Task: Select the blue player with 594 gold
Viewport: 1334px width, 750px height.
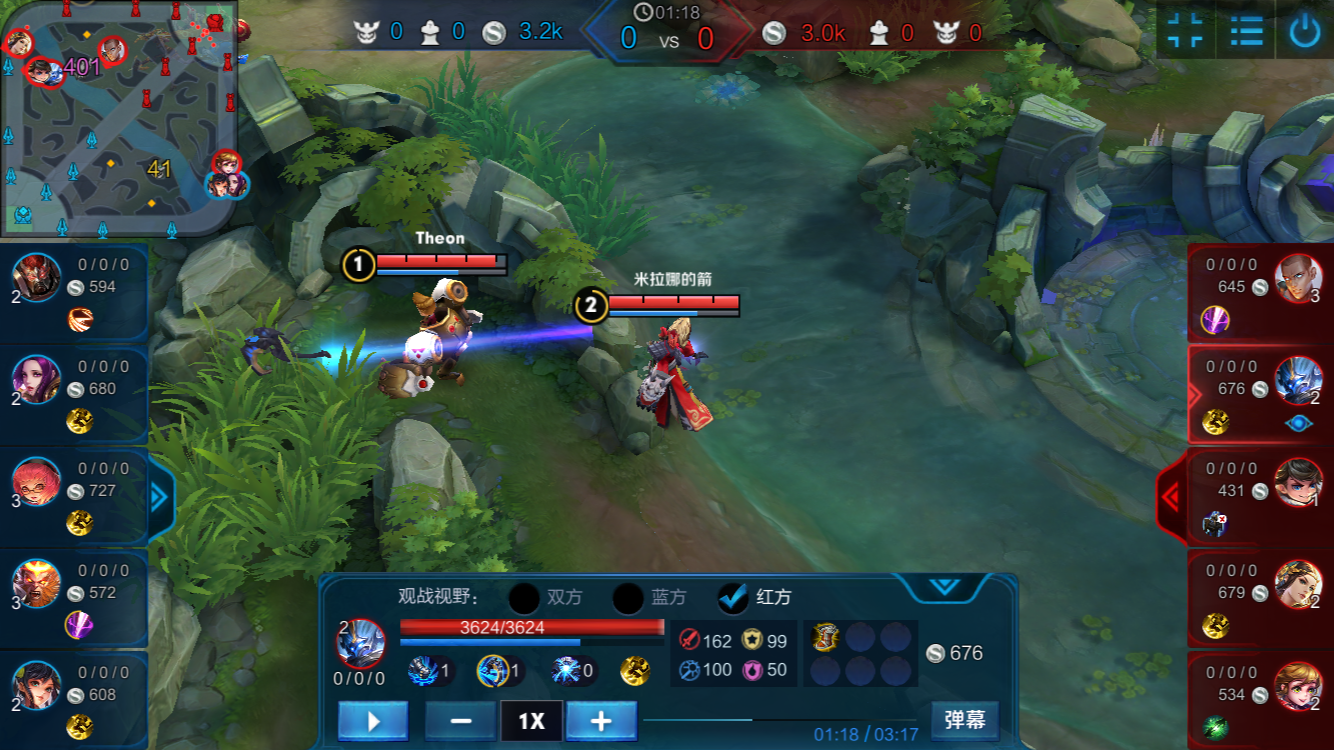Action: (74, 292)
